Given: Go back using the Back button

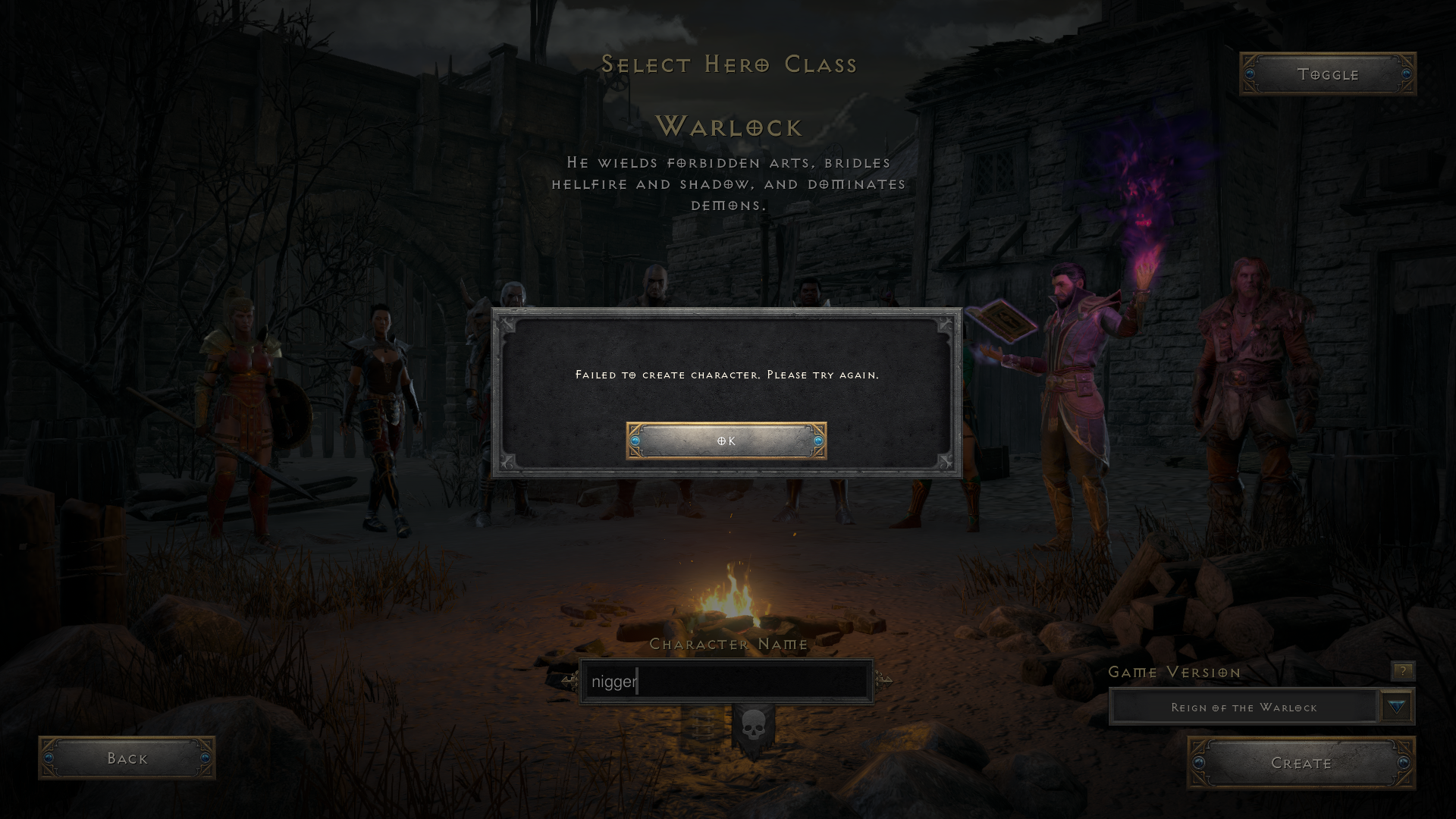Looking at the screenshot, I should 127,758.
